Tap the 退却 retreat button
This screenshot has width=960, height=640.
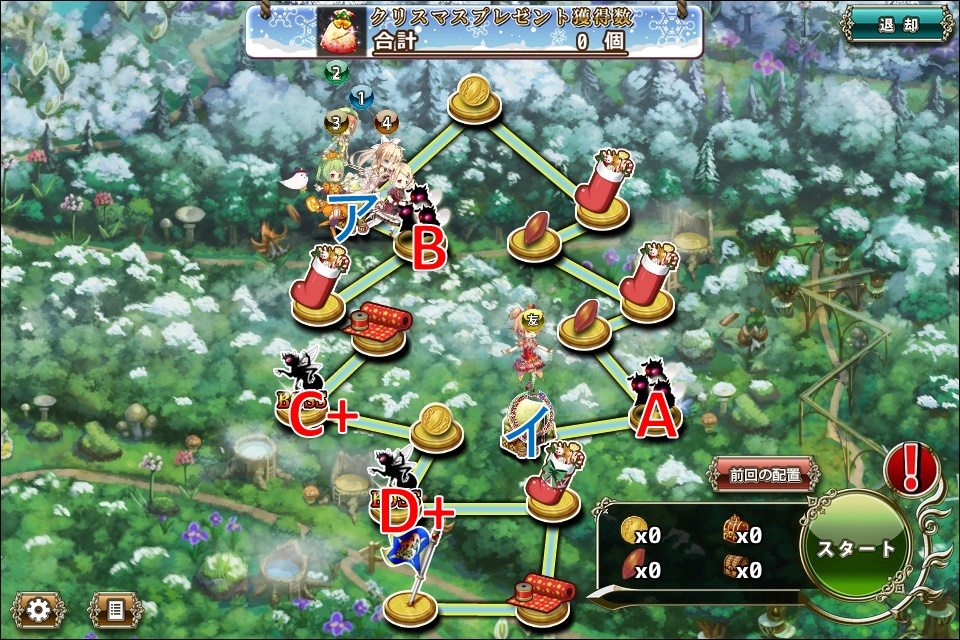pos(897,24)
